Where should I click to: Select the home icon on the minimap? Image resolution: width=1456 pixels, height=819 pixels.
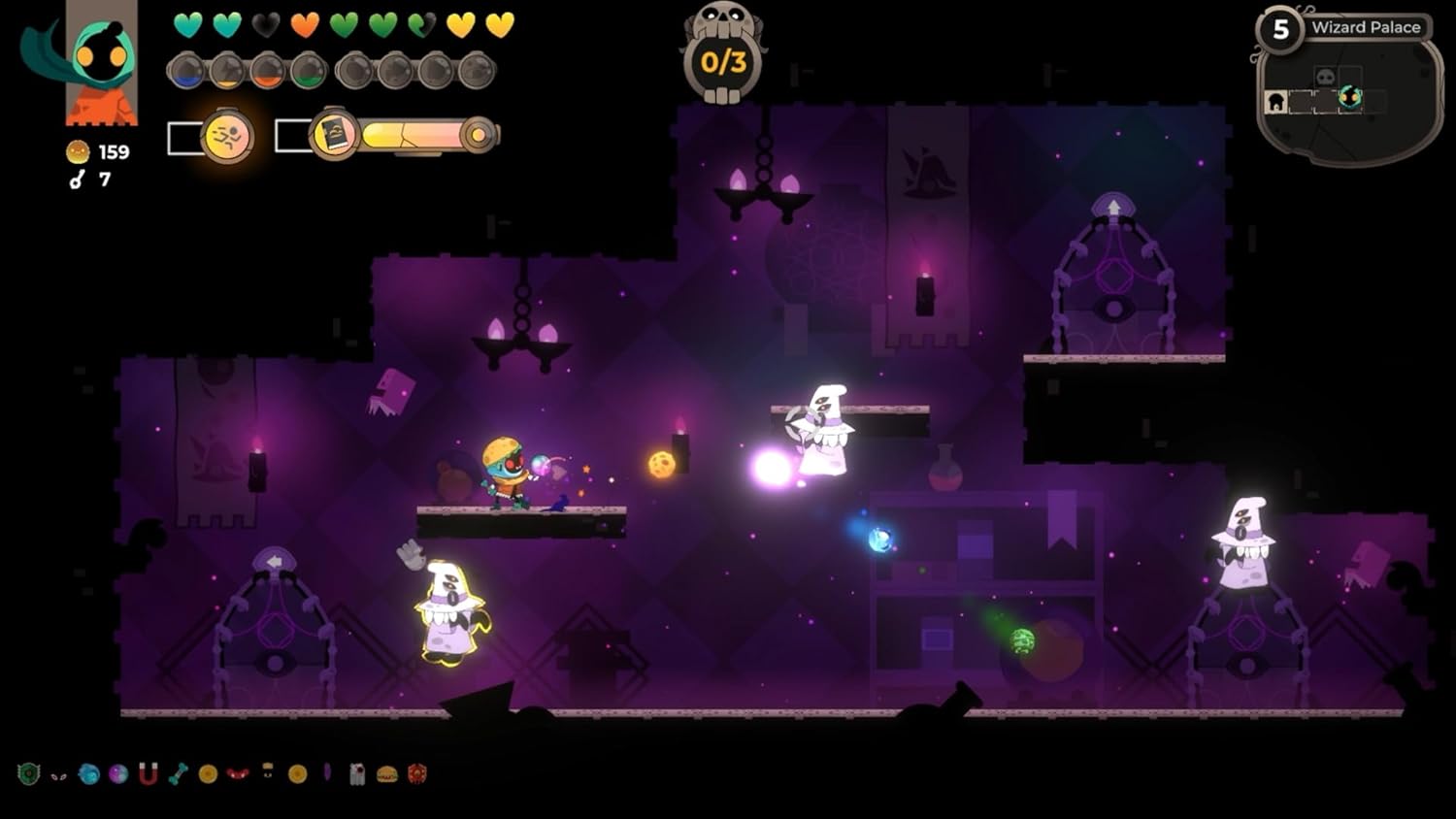(x=1274, y=101)
